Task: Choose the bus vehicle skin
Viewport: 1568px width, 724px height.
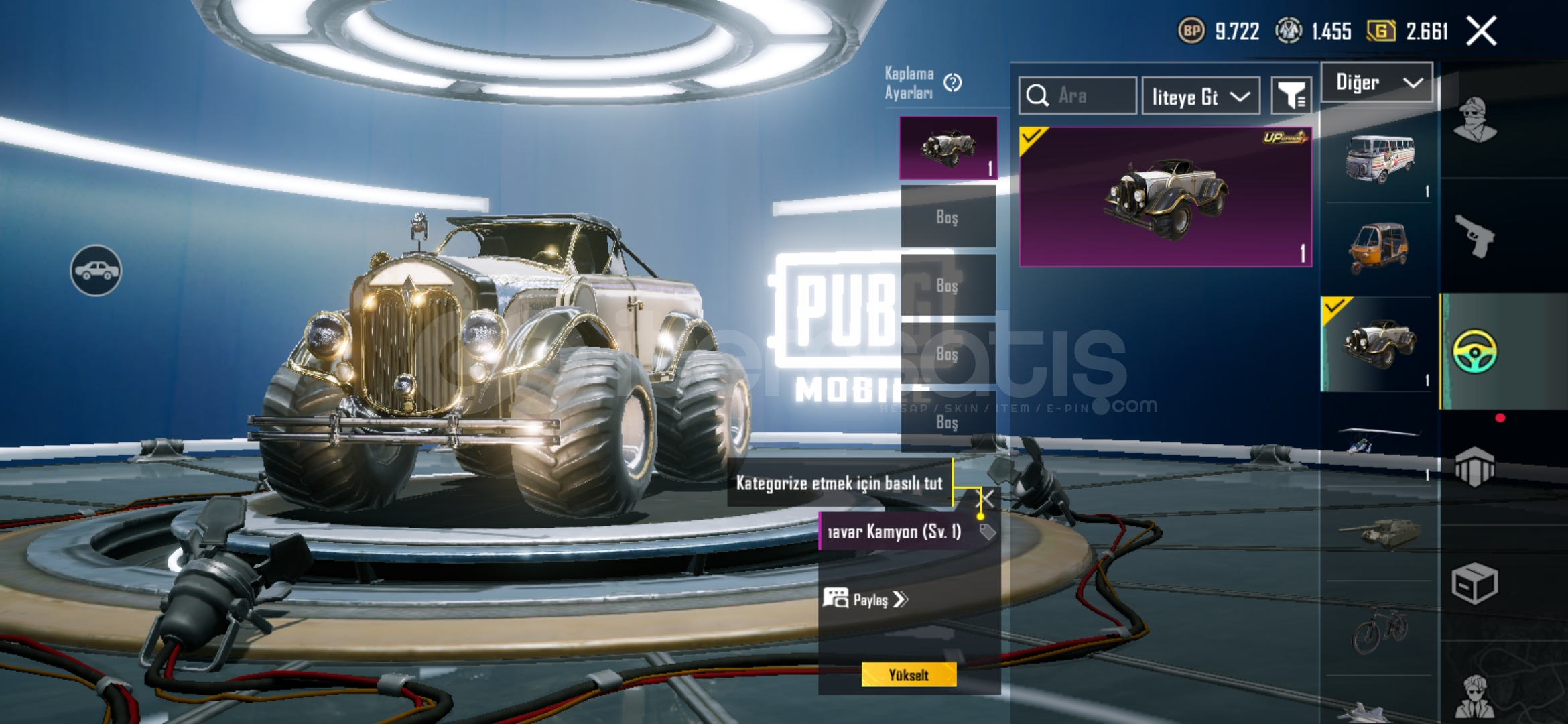Action: (x=1379, y=160)
